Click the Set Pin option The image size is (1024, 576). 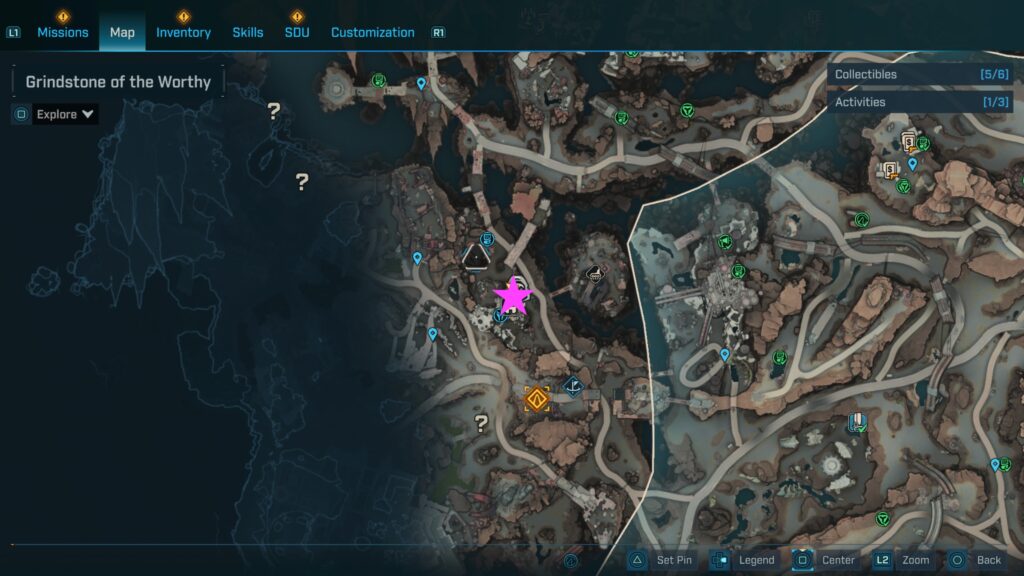pyautogui.click(x=661, y=560)
